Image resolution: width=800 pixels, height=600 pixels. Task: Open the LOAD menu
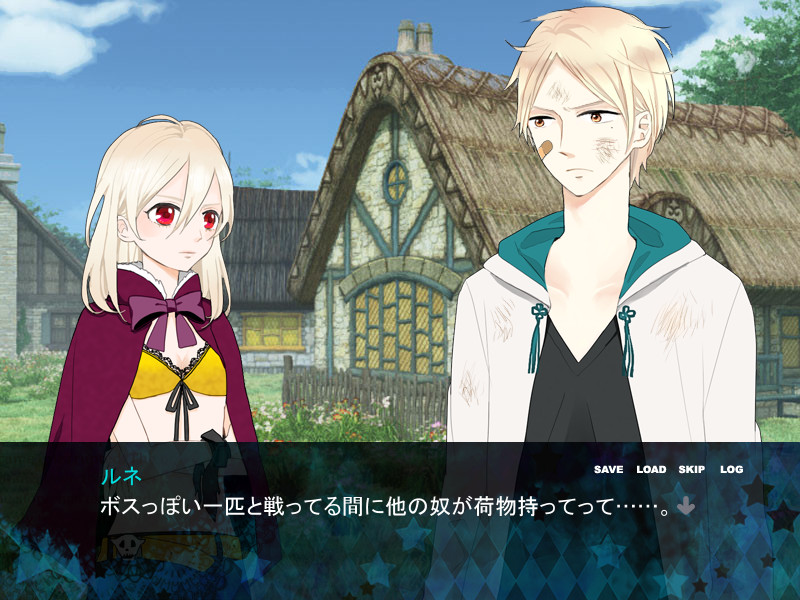(x=651, y=469)
